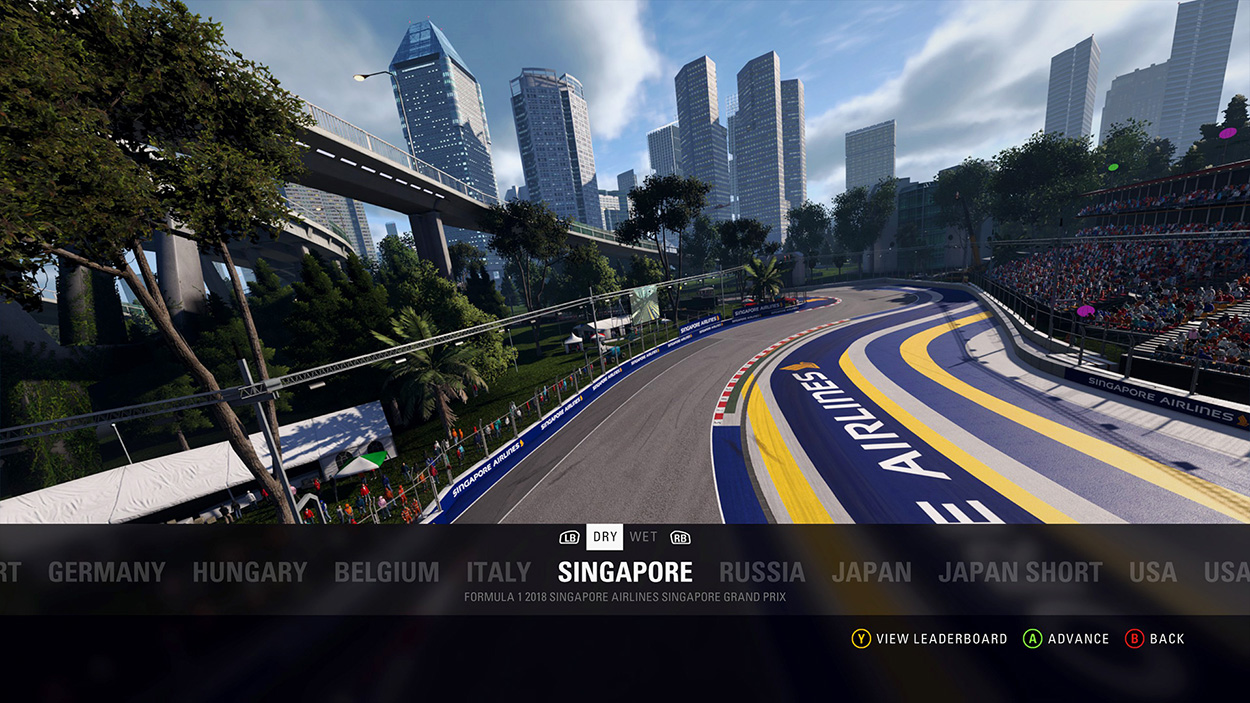
Task: Pick the Japan Short layout
Action: pos(1020,572)
